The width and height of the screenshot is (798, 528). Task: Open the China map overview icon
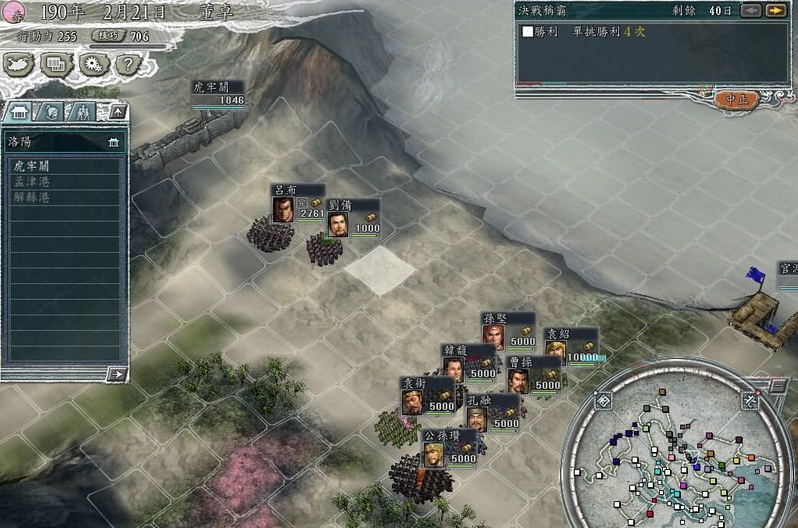(21, 64)
